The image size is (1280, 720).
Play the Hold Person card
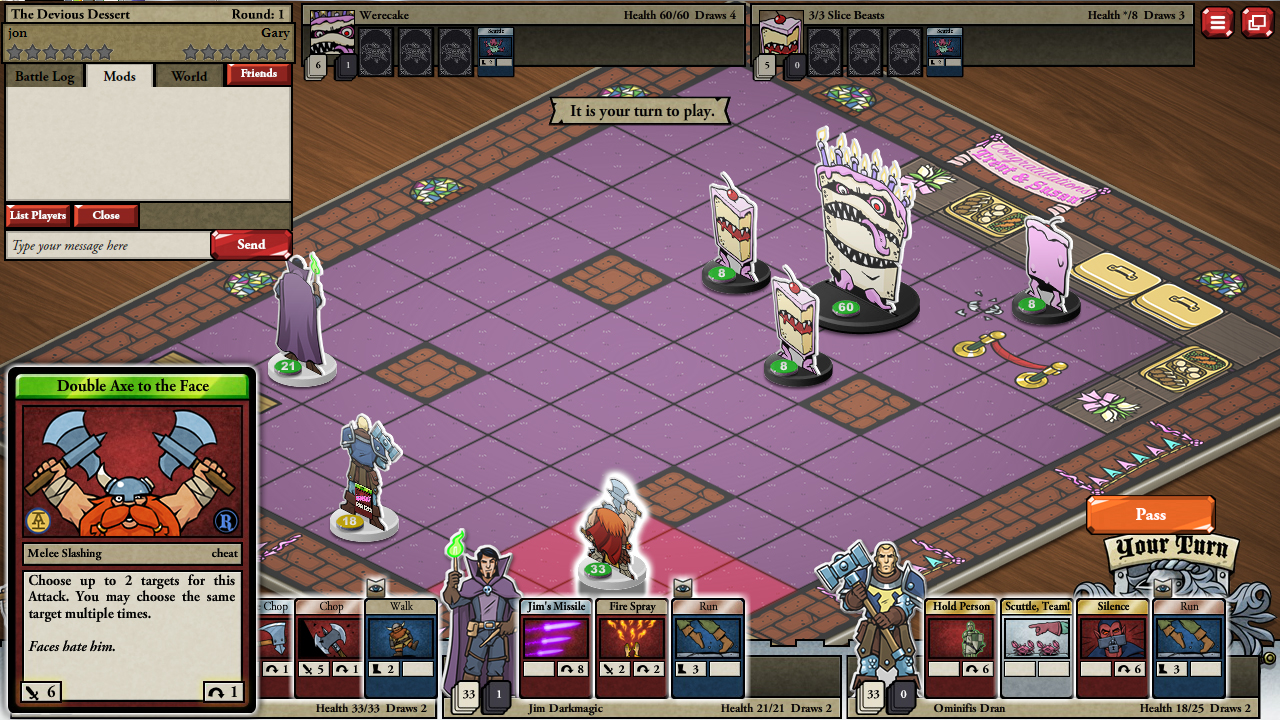960,640
